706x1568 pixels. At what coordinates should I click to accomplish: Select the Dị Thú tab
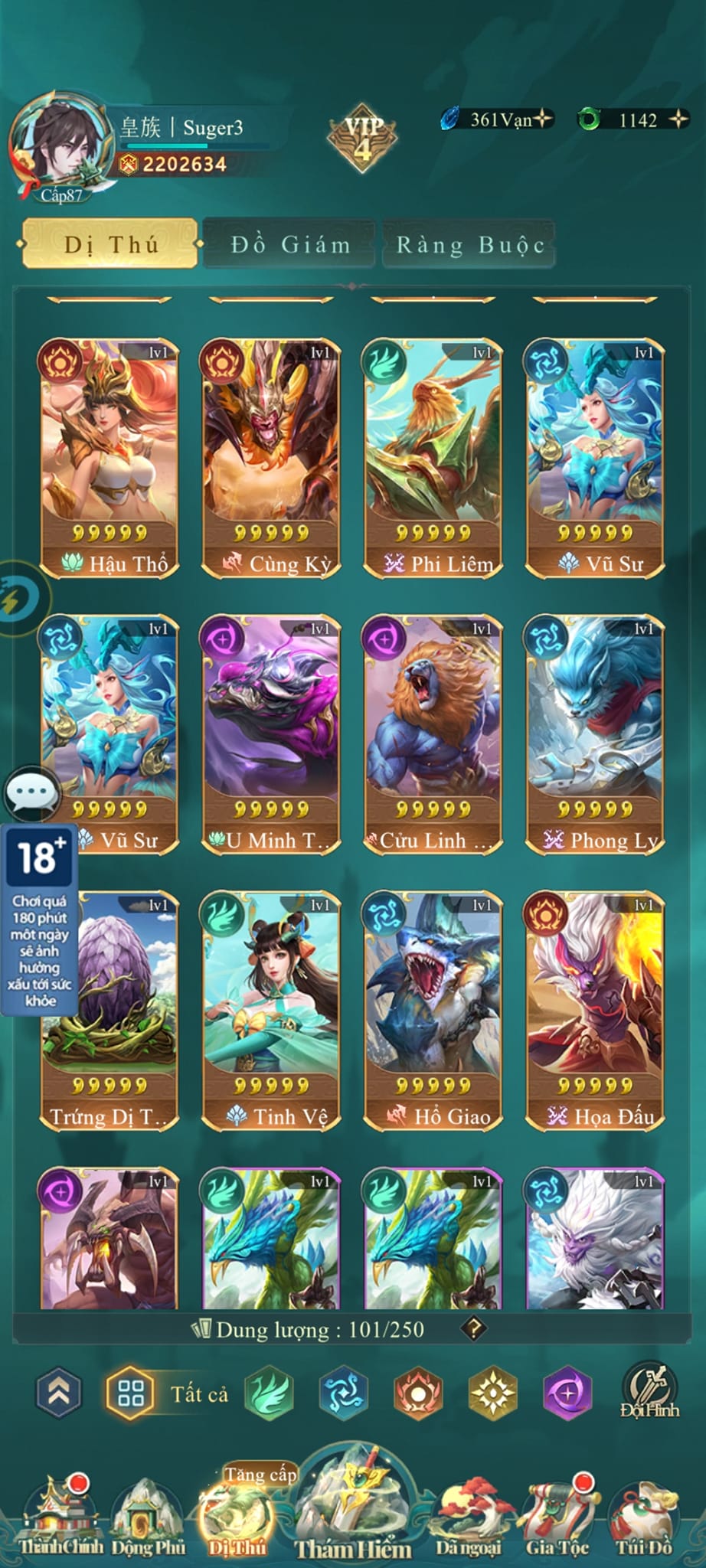(x=111, y=244)
